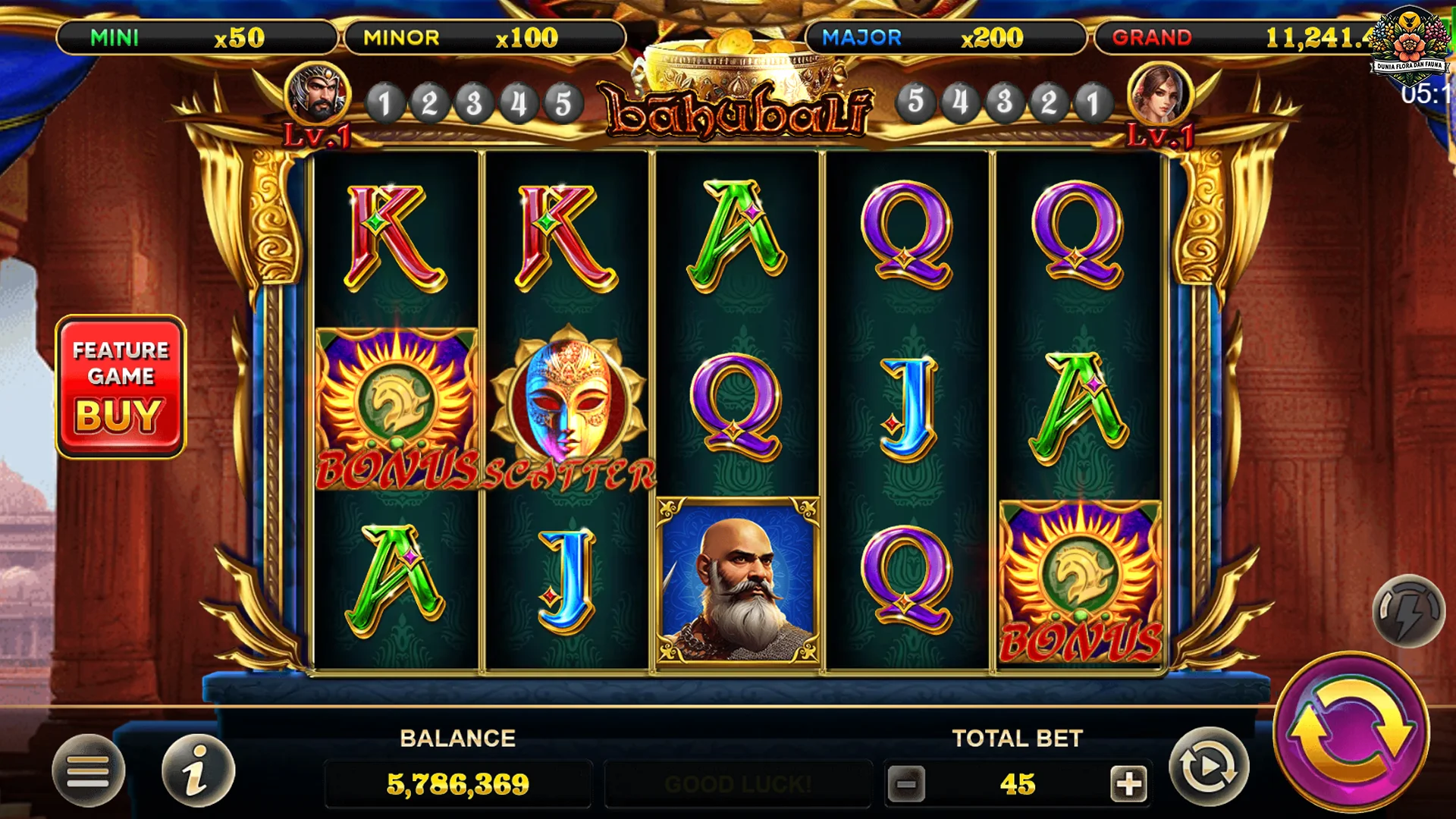Spin the reels with the purple button
The height and width of the screenshot is (819, 1456).
(x=1351, y=731)
